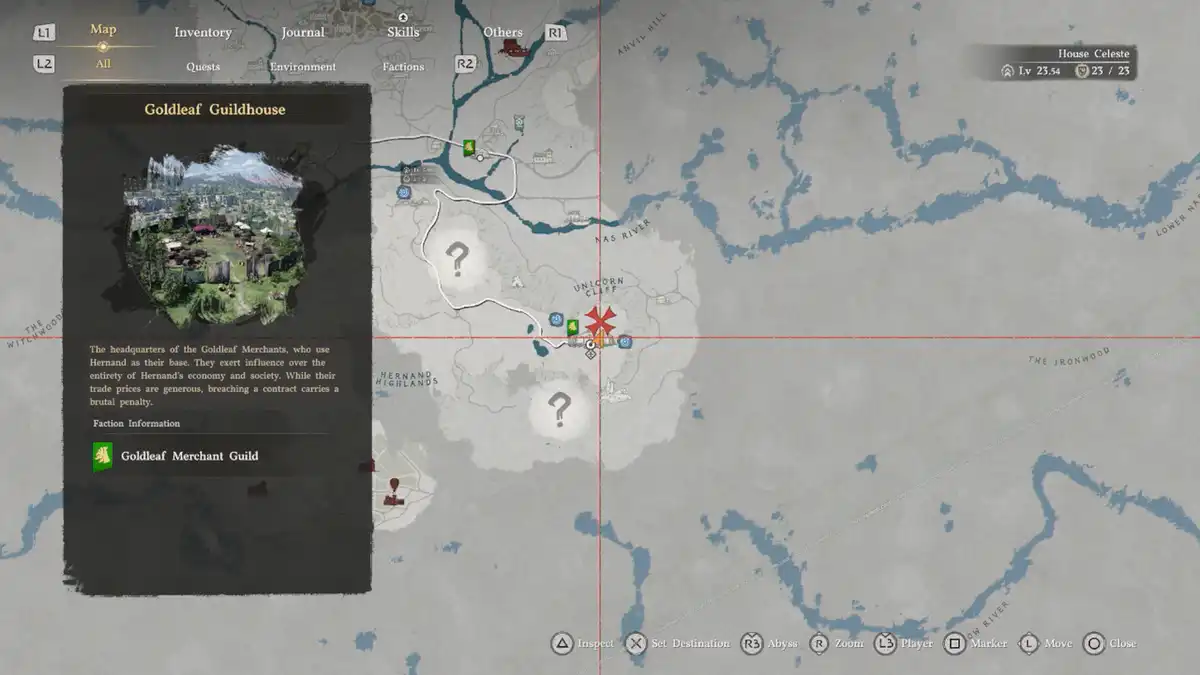Click the green Goldleaf icon beside the red cross
Screen dimensions: 1200x675
click(x=572, y=326)
